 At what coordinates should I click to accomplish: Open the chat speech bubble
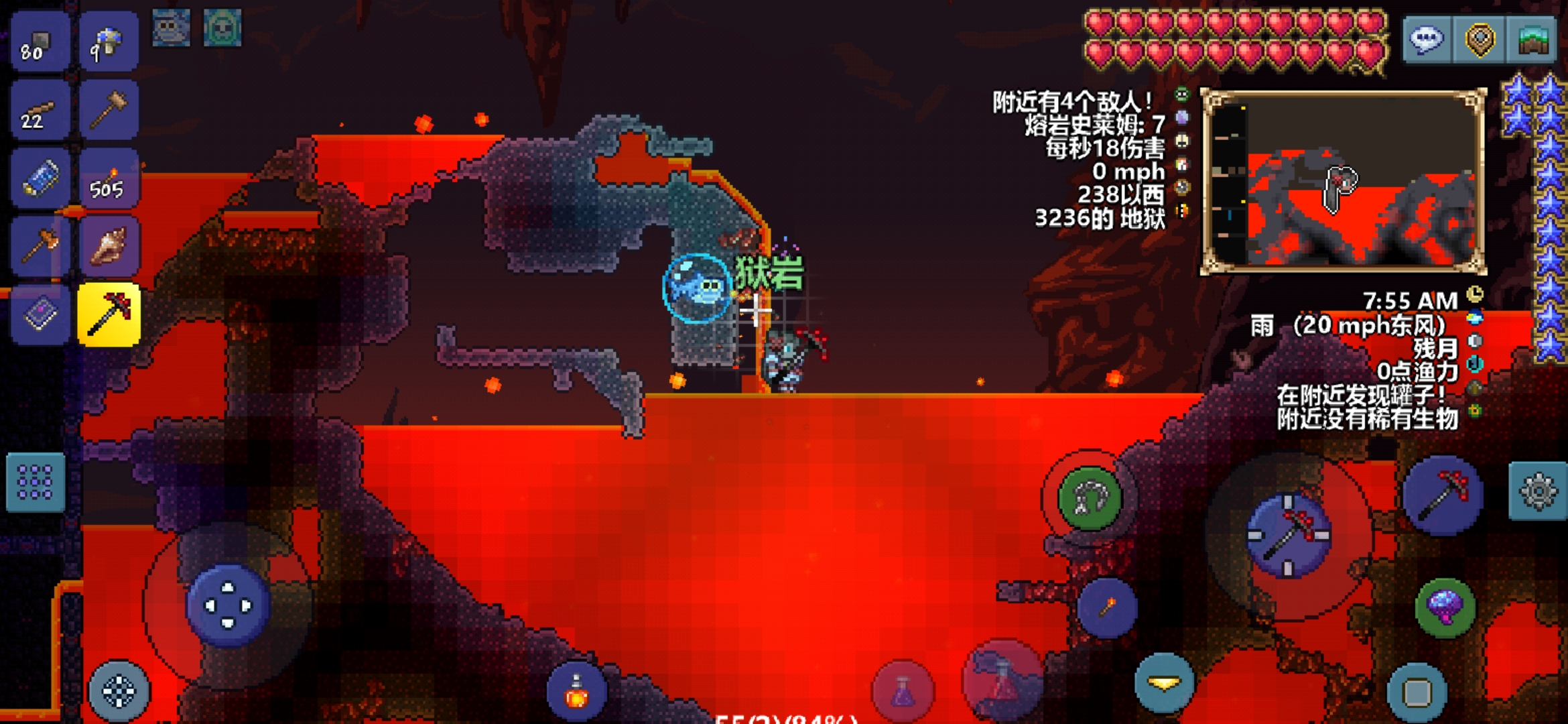(x=1427, y=40)
